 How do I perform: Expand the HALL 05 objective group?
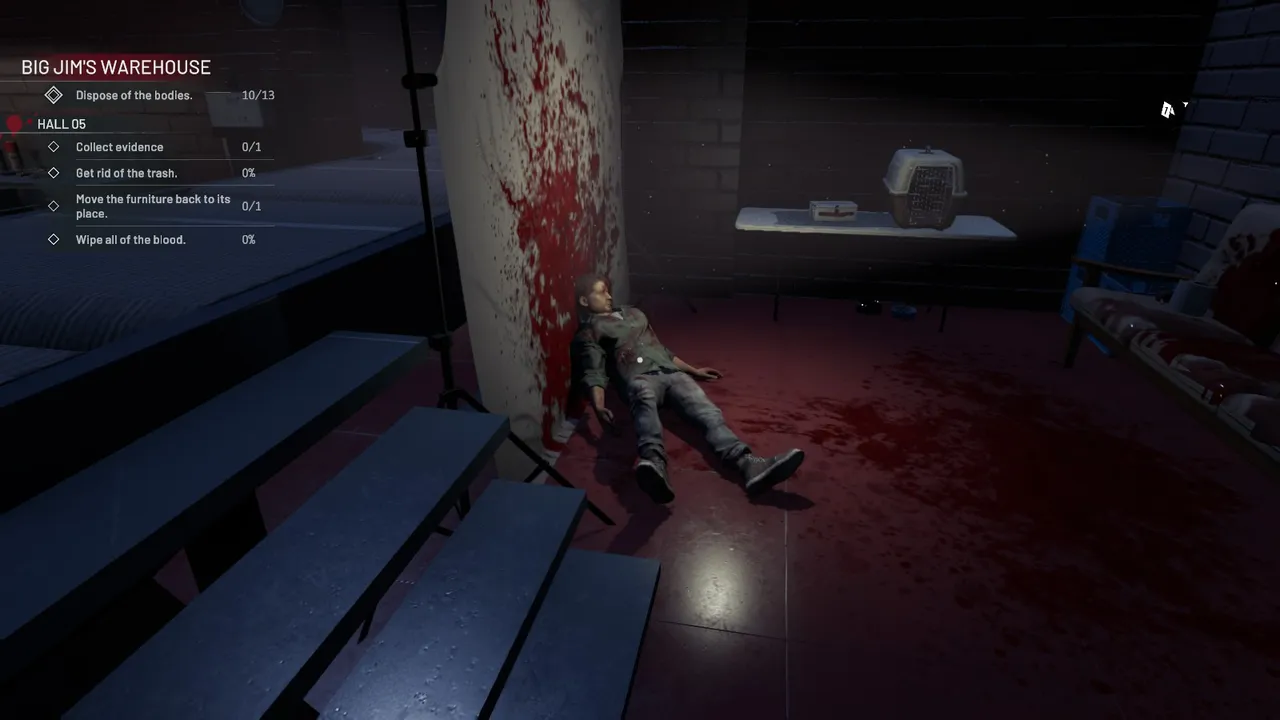(x=61, y=123)
